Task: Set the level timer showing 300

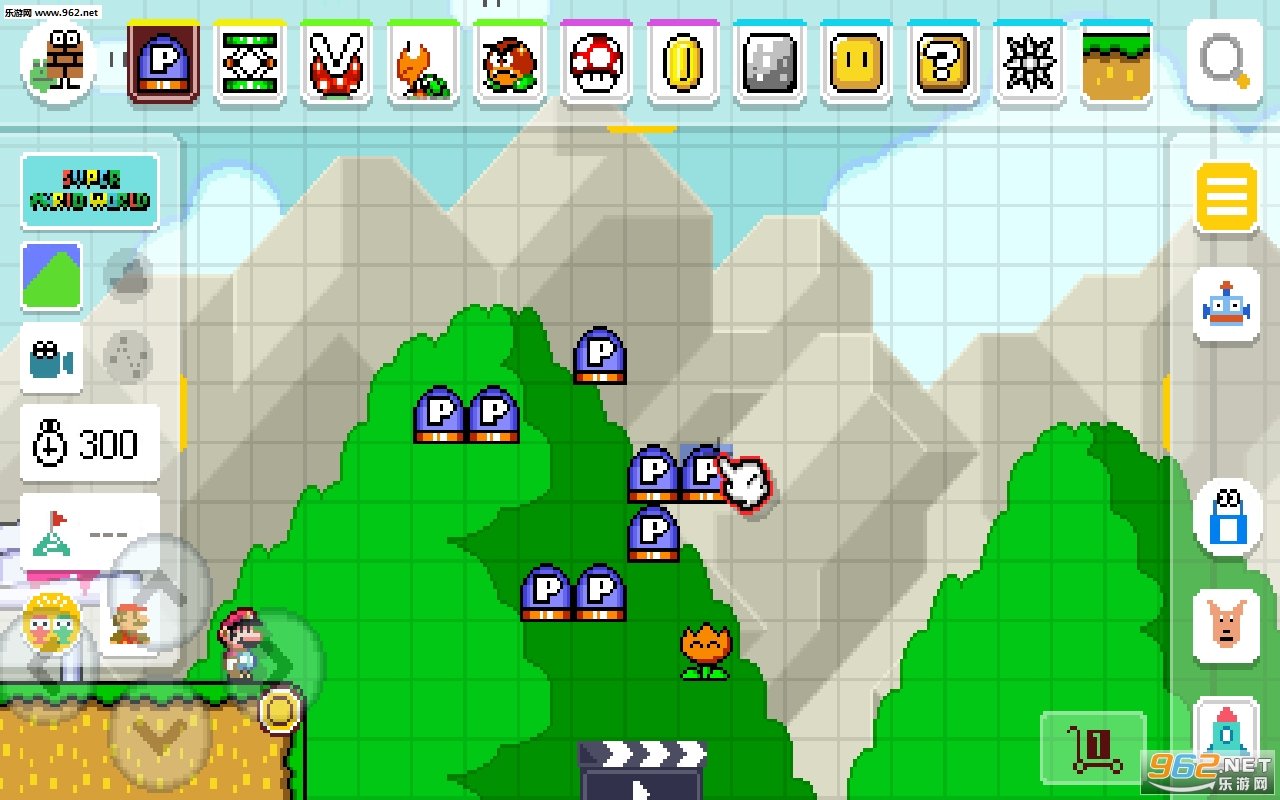Action: point(88,444)
